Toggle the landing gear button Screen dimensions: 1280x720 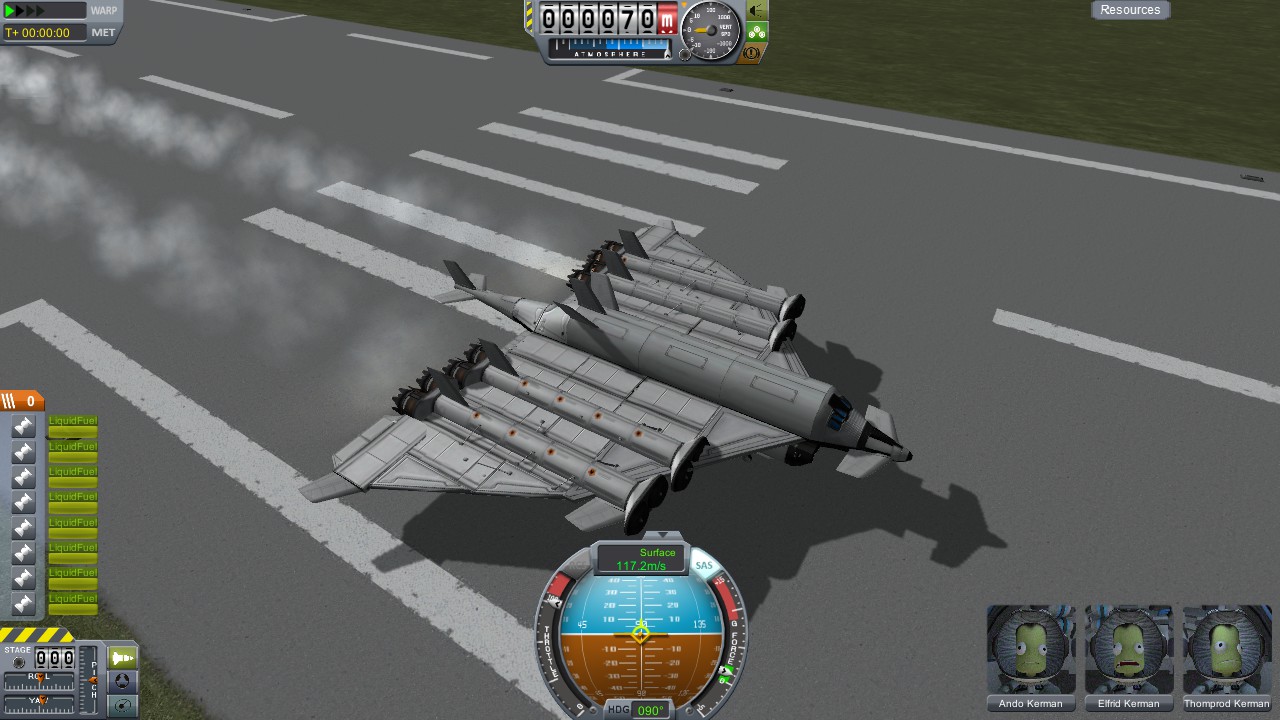(x=757, y=32)
